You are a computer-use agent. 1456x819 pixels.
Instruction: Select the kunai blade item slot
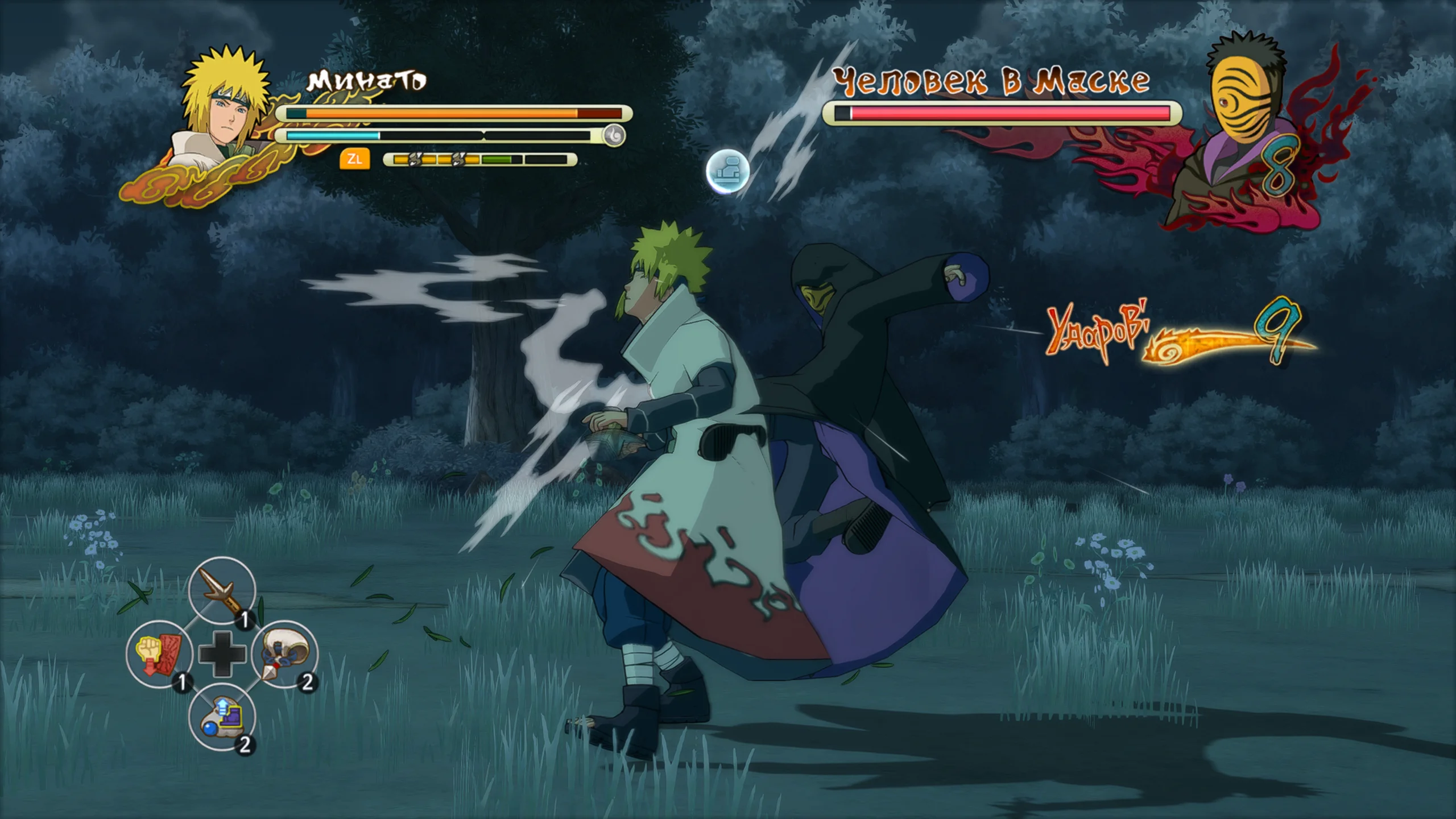click(x=222, y=591)
